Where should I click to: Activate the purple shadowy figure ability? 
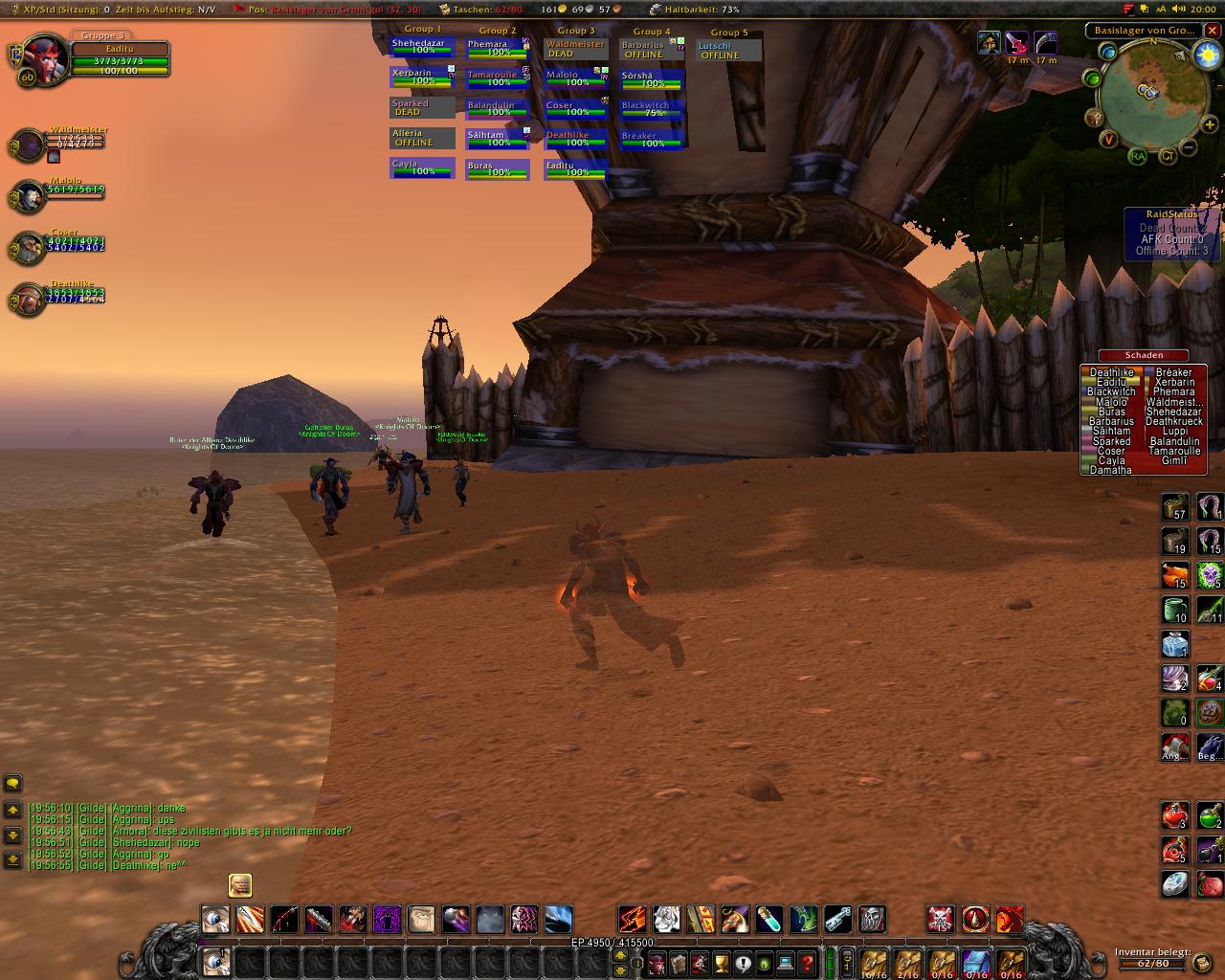(x=387, y=920)
